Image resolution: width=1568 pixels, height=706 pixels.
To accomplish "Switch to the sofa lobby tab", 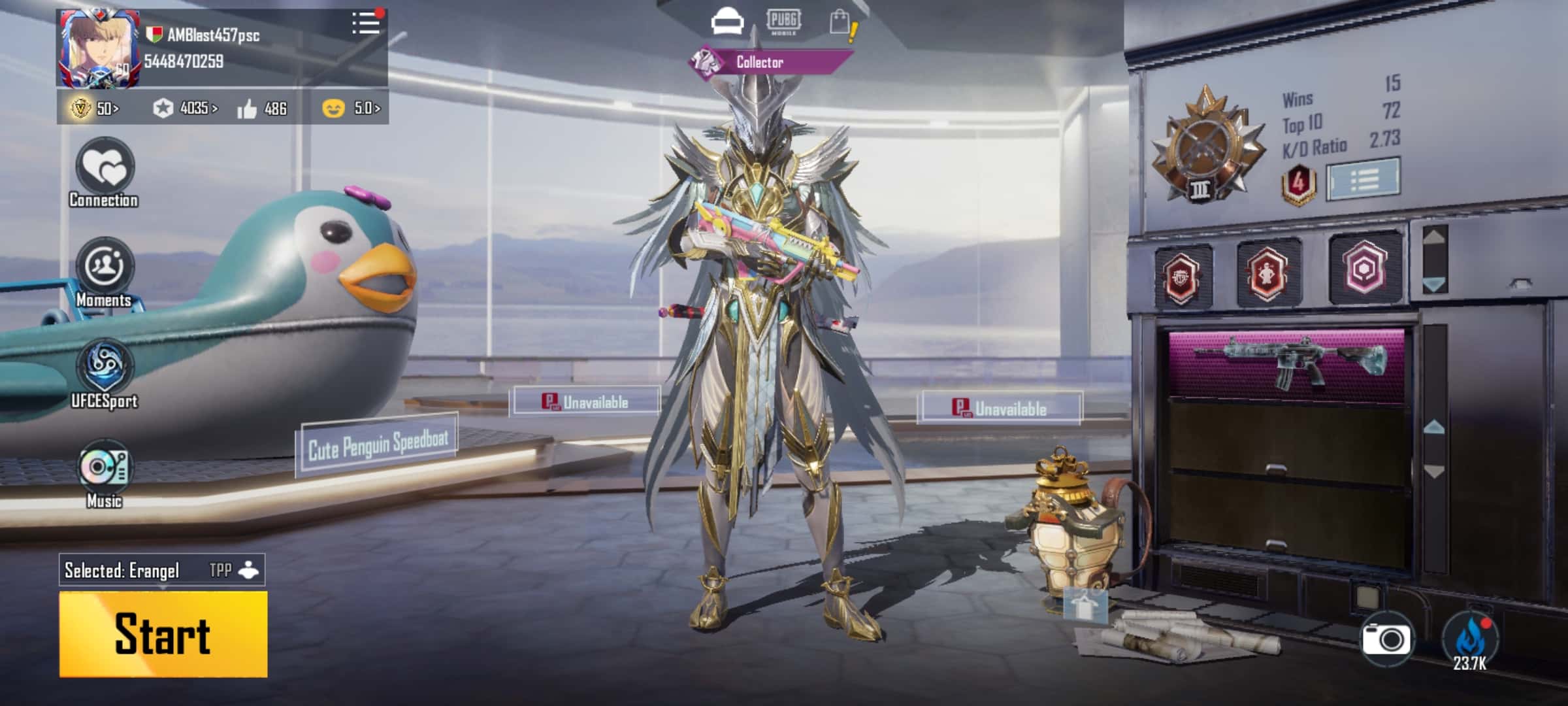I will [727, 23].
